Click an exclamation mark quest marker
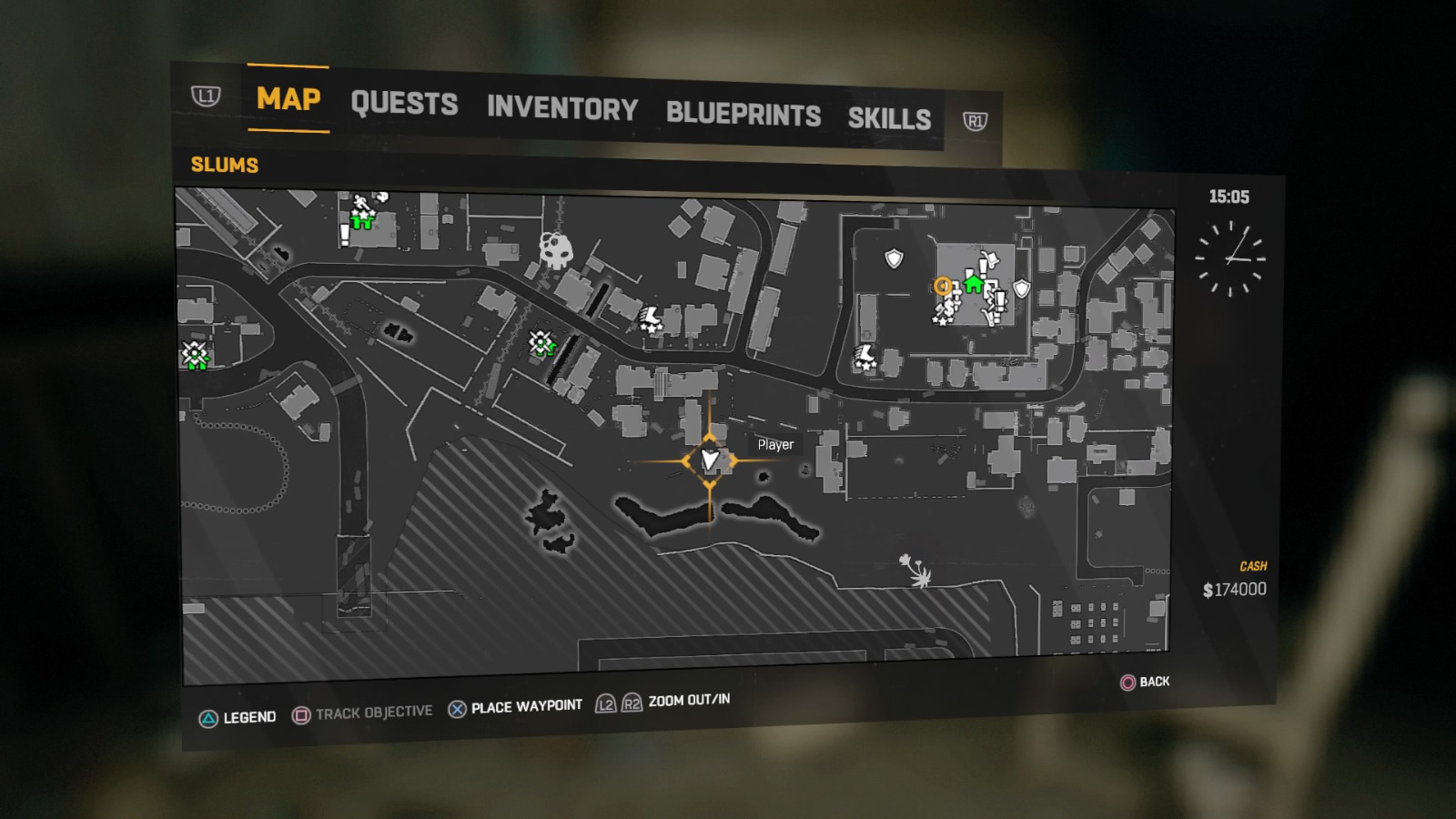 [x=983, y=268]
